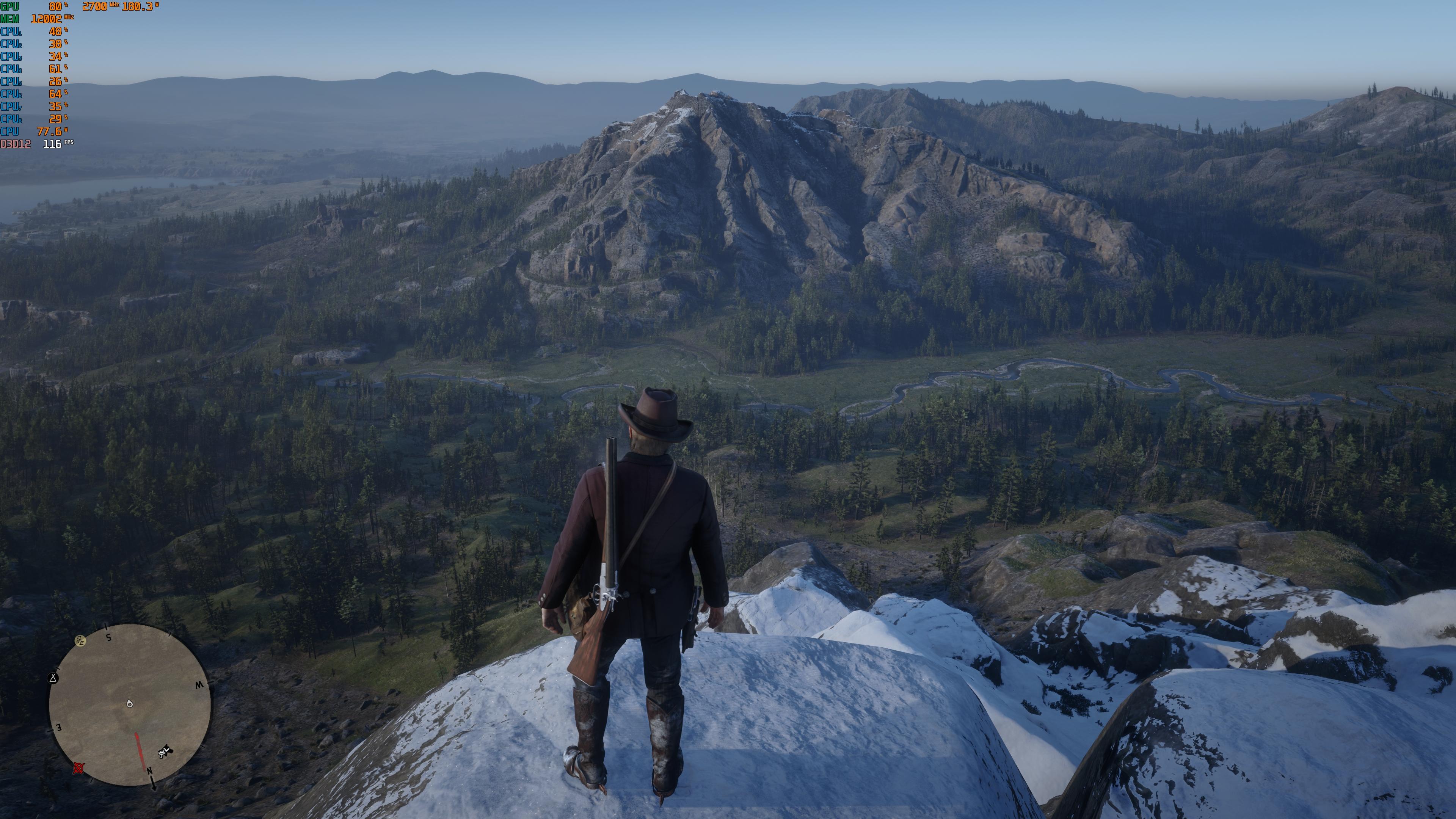Image resolution: width=1456 pixels, height=819 pixels.
Task: Select the black campfire marker on the minimap
Action: tap(53, 679)
